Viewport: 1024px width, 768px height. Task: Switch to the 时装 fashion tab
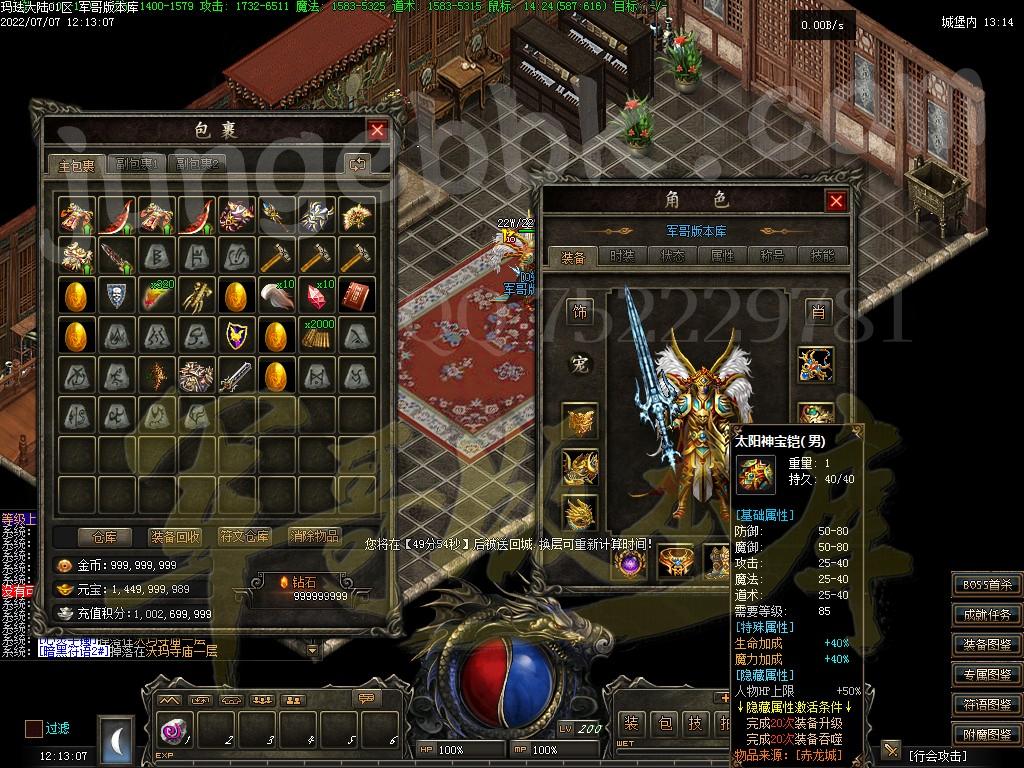point(622,256)
